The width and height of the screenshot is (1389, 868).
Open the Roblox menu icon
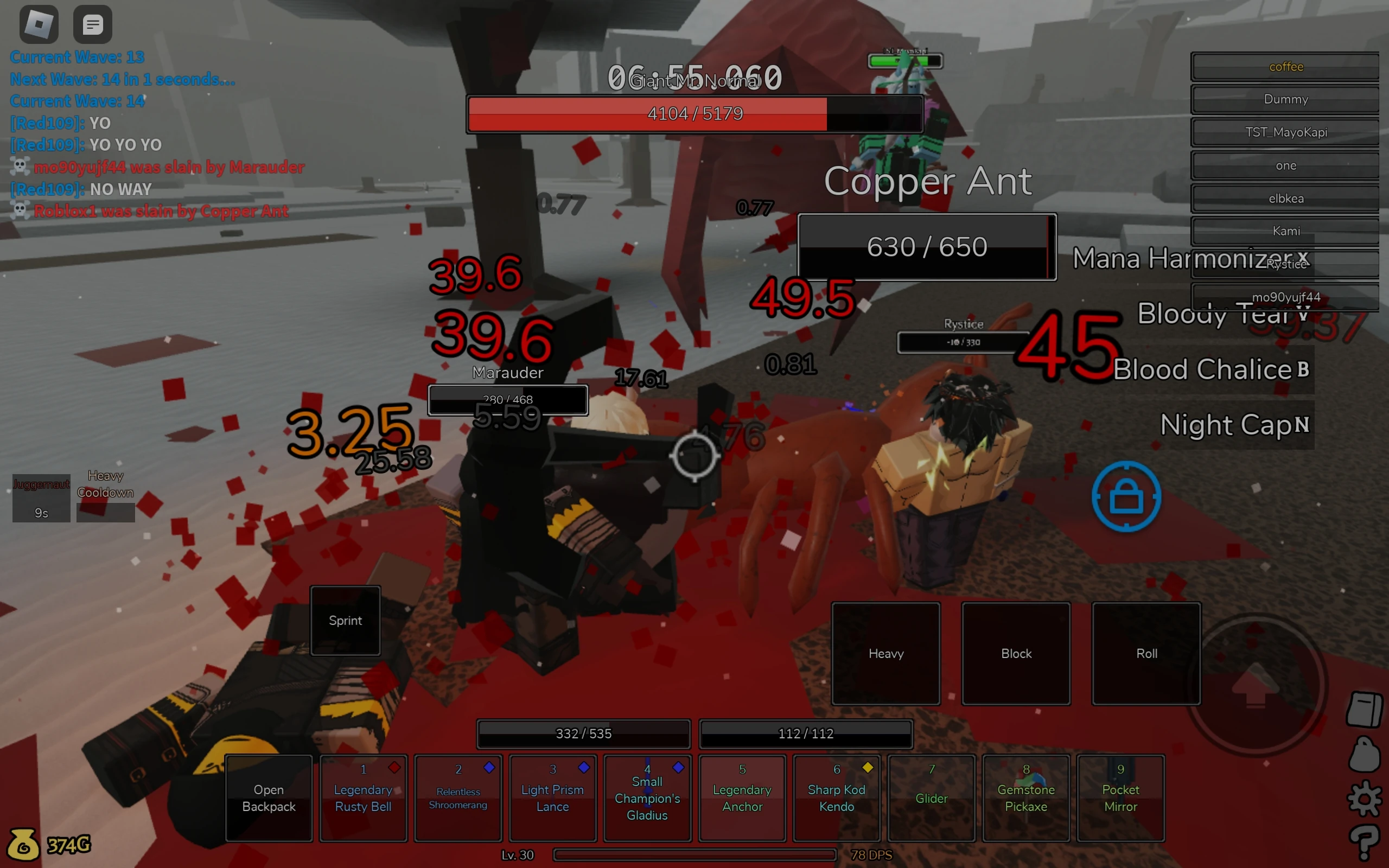click(x=39, y=23)
